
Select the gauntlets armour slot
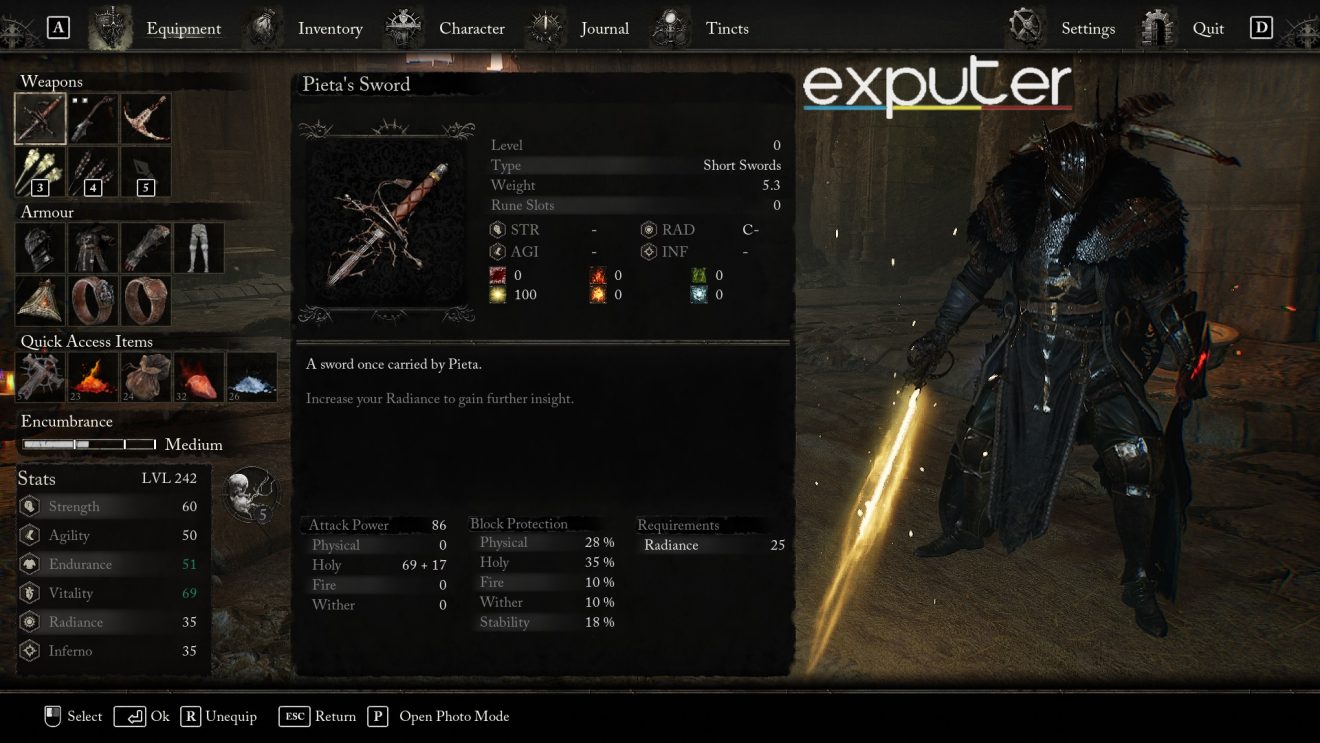[145, 247]
